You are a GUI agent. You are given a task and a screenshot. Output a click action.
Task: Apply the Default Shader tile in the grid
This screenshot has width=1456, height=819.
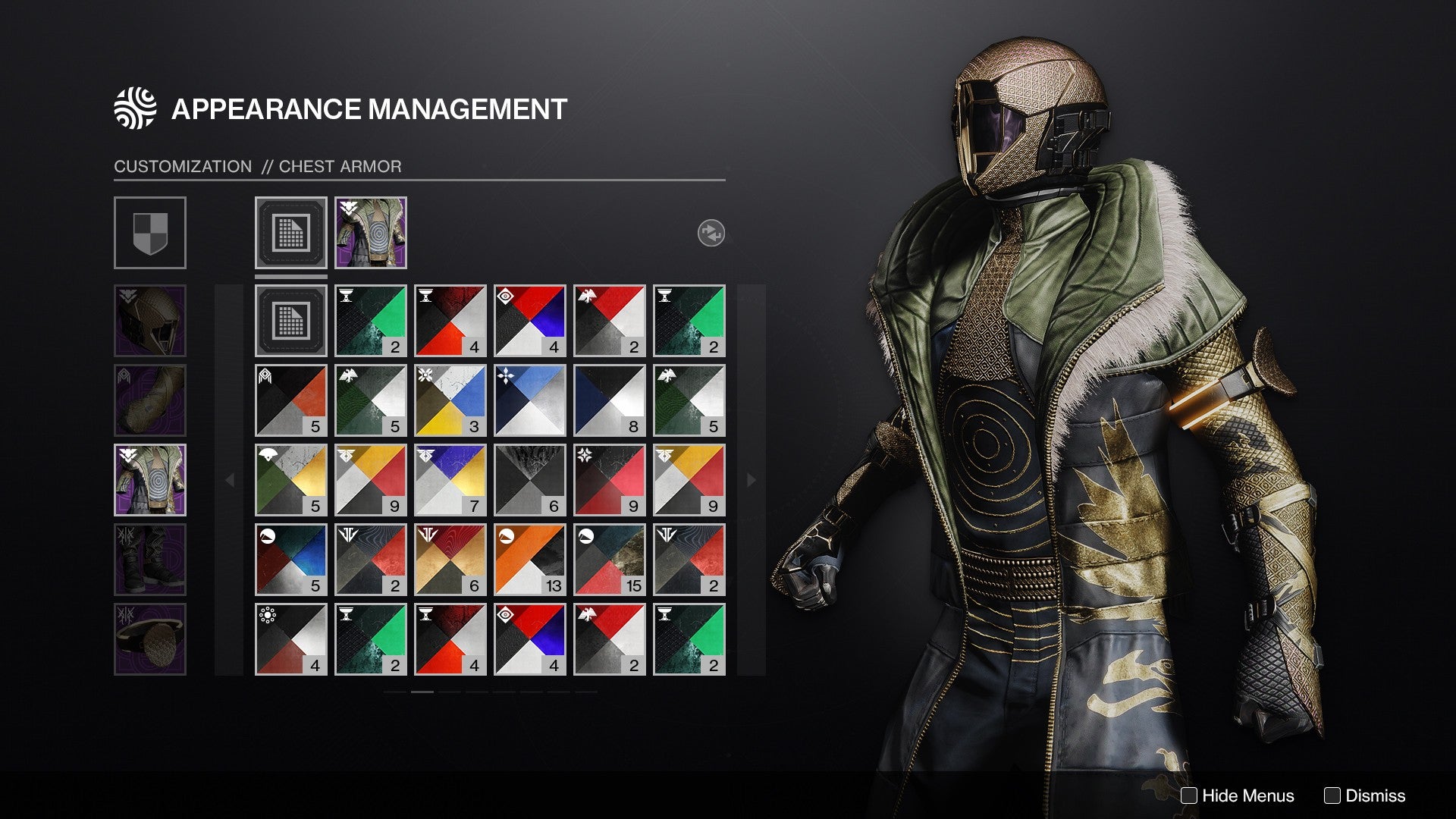[290, 319]
